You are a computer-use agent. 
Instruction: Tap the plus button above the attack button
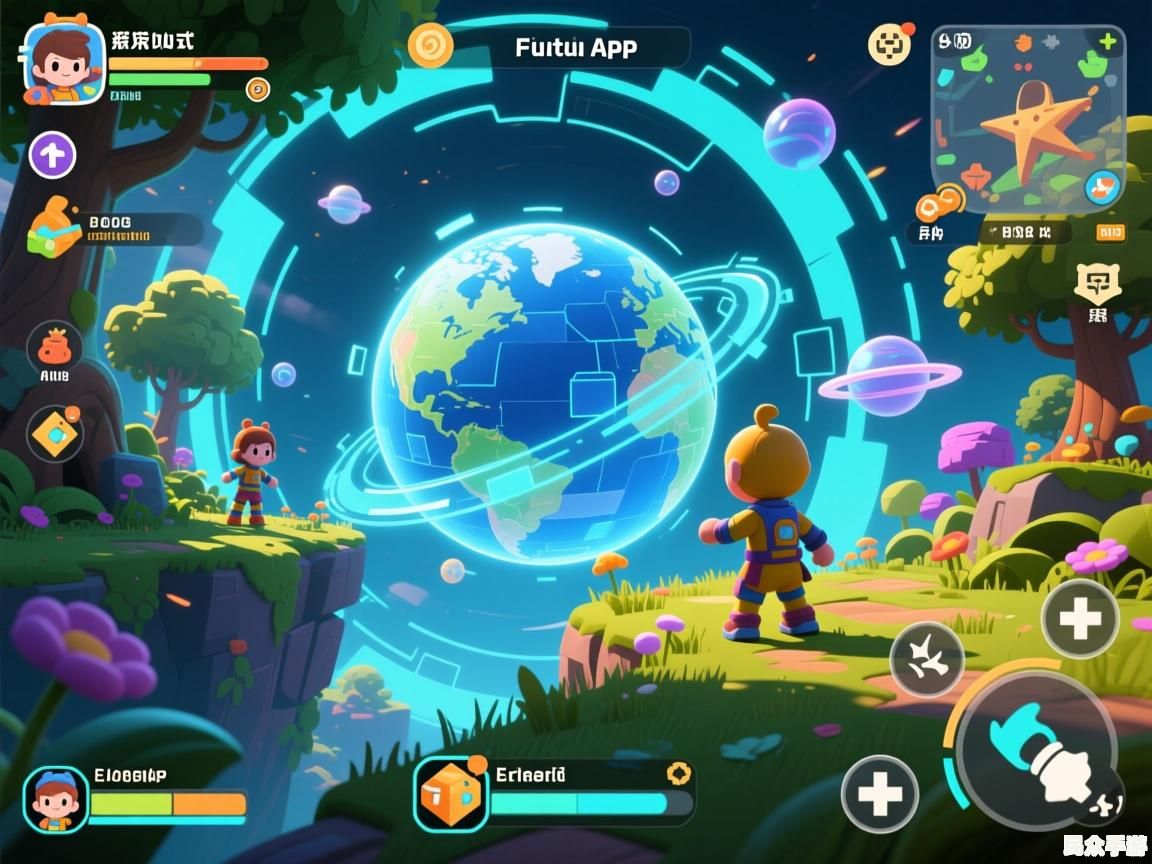[1080, 619]
